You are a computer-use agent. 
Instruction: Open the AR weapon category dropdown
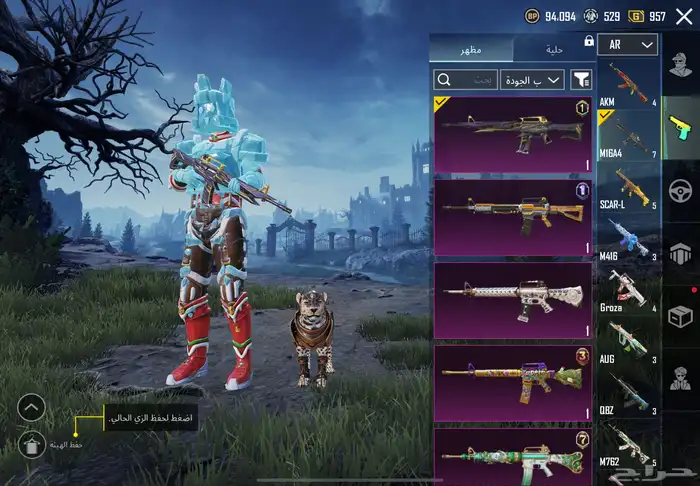[x=628, y=45]
